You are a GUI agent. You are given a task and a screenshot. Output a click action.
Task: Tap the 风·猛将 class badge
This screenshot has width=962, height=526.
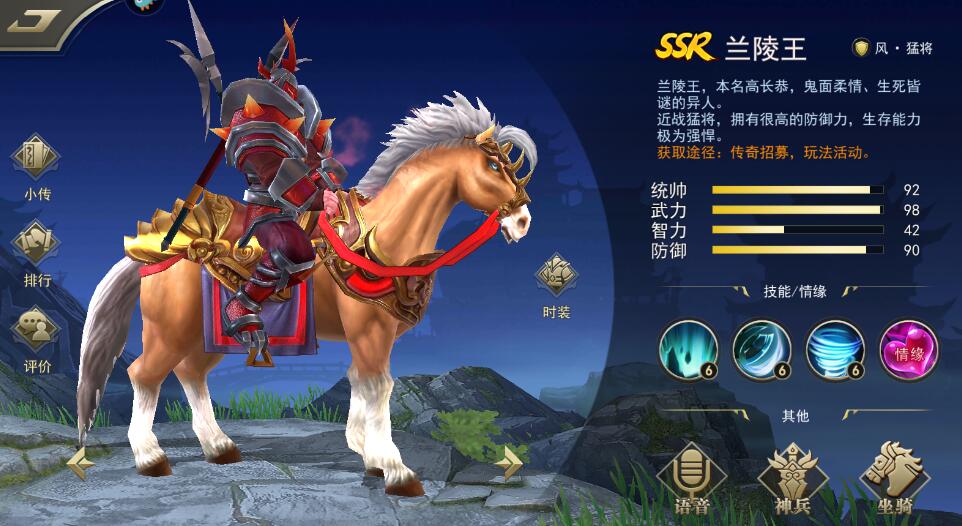click(x=892, y=47)
